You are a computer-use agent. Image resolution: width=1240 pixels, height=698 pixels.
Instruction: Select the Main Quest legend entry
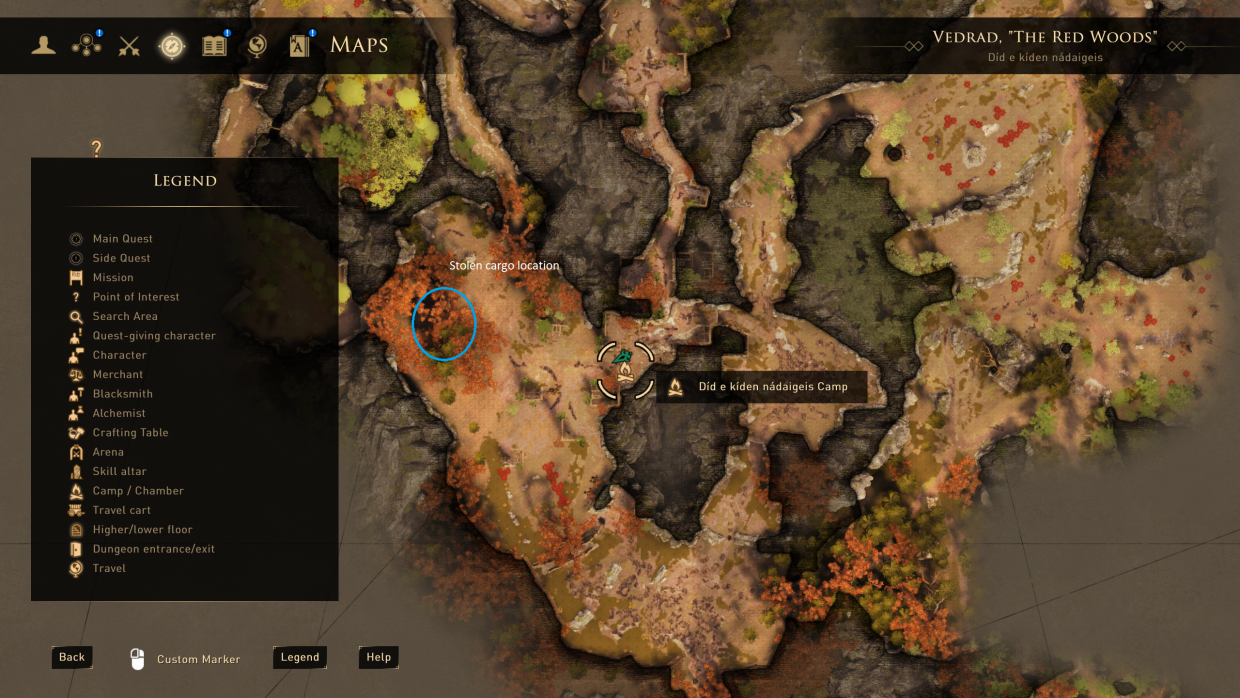[122, 239]
